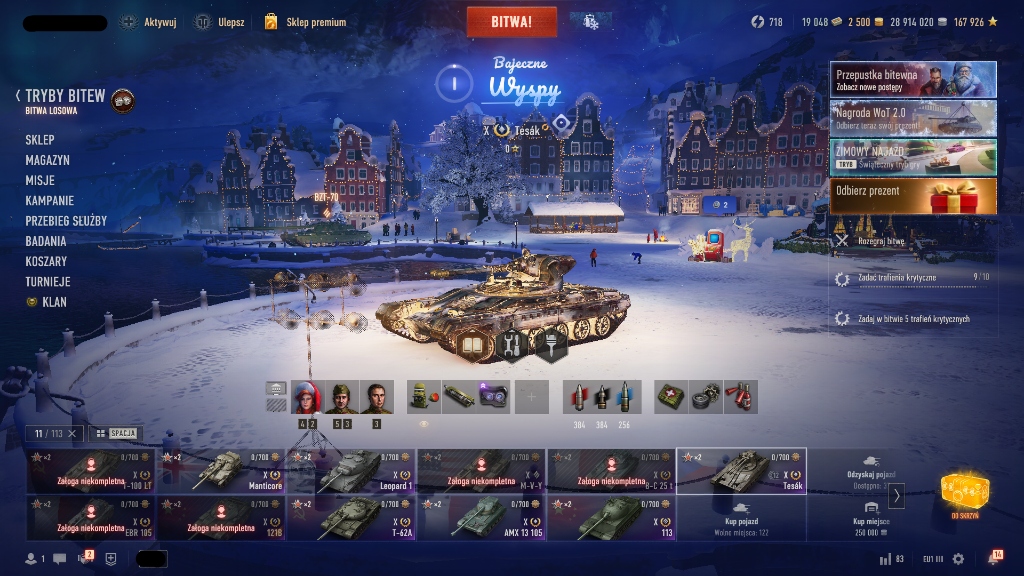Open the KLAN clan page
Viewport: 1024px width, 576px height.
pos(54,302)
